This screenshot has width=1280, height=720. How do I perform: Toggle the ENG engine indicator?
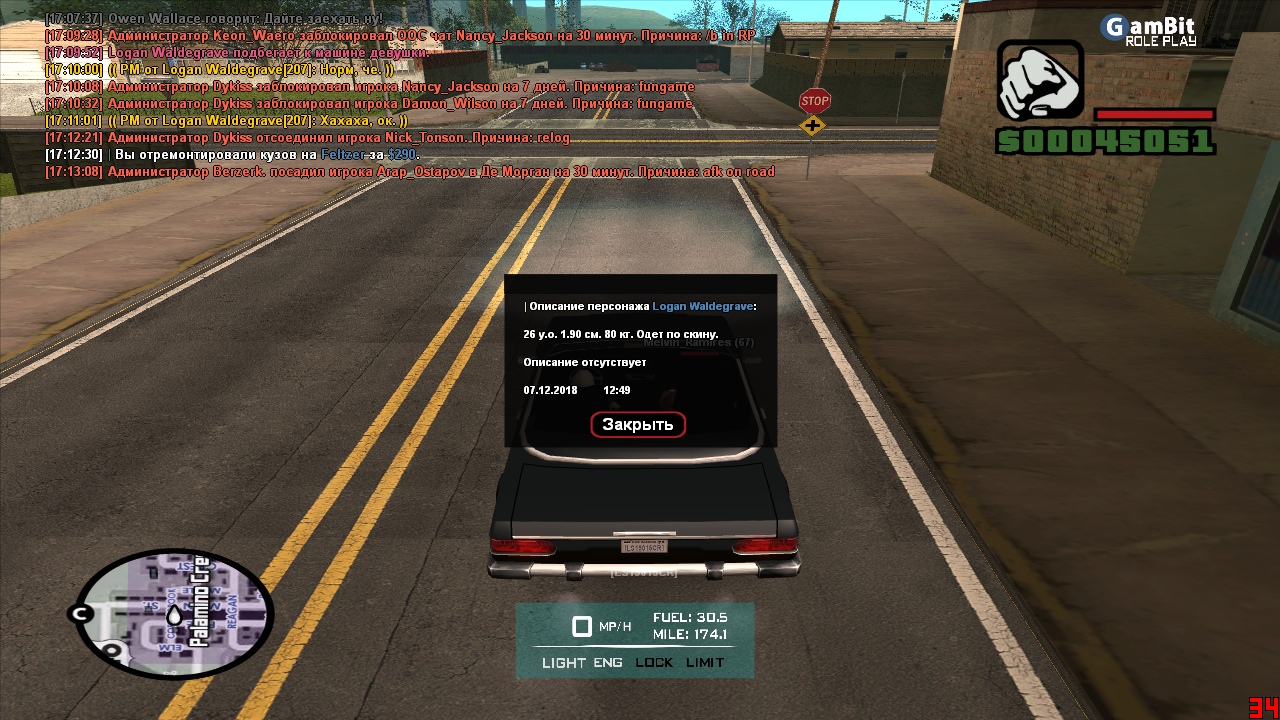608,663
